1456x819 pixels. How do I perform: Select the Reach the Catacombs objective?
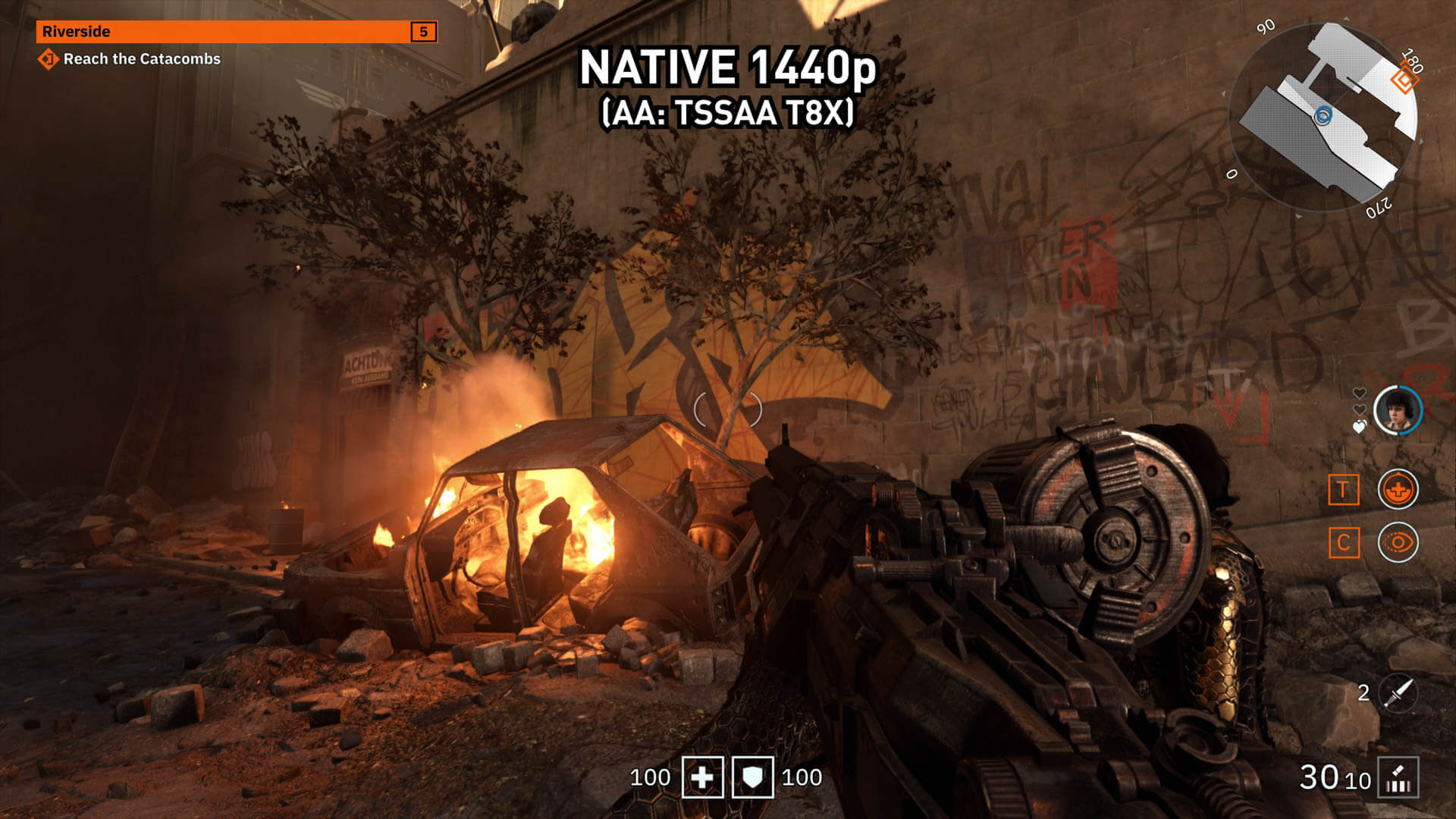[x=141, y=59]
